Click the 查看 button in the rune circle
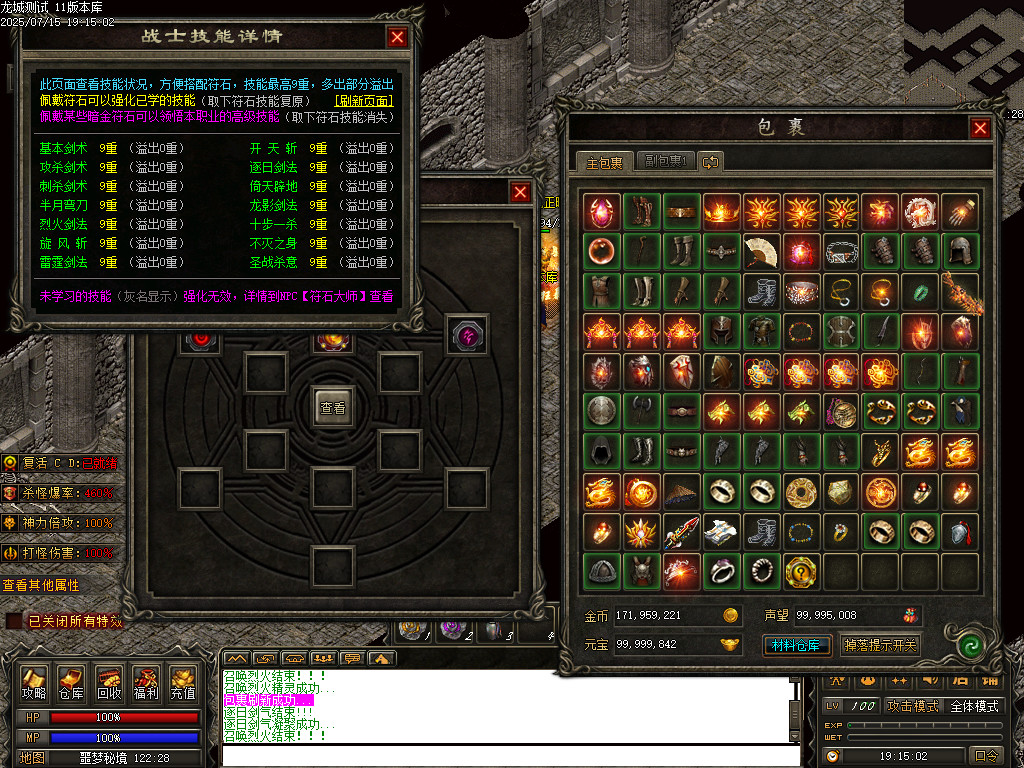 click(333, 408)
